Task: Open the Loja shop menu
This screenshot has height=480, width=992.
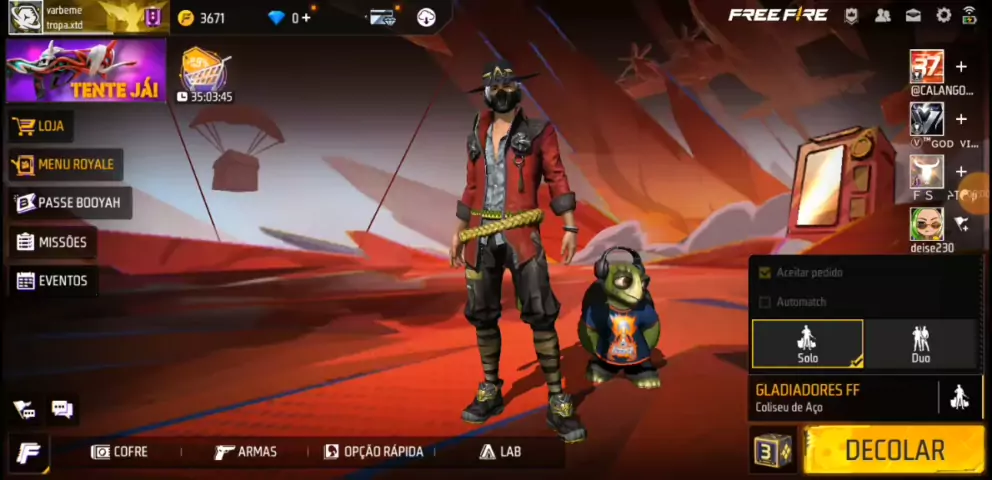Action: click(40, 127)
